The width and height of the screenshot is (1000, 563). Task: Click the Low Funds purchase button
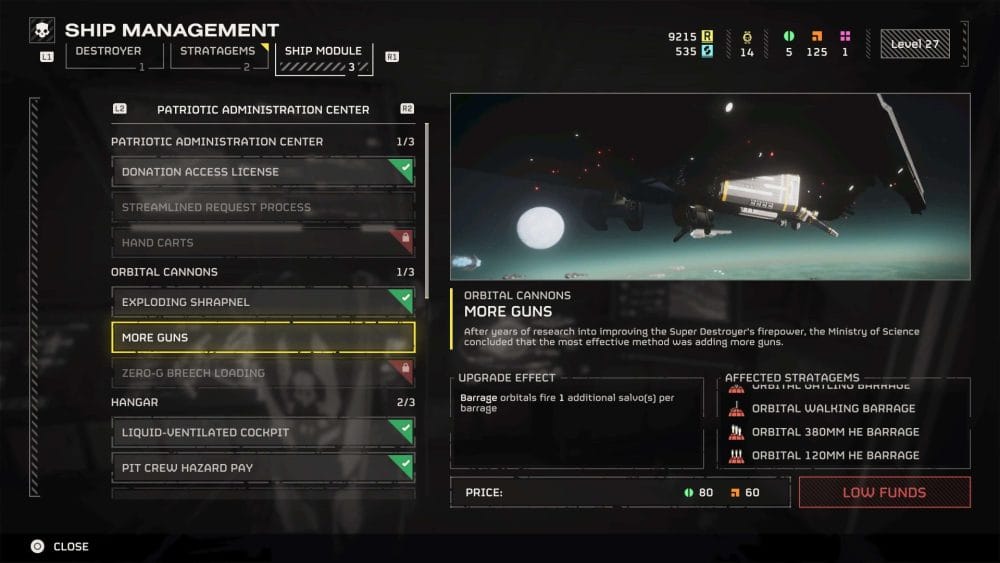pyautogui.click(x=884, y=492)
